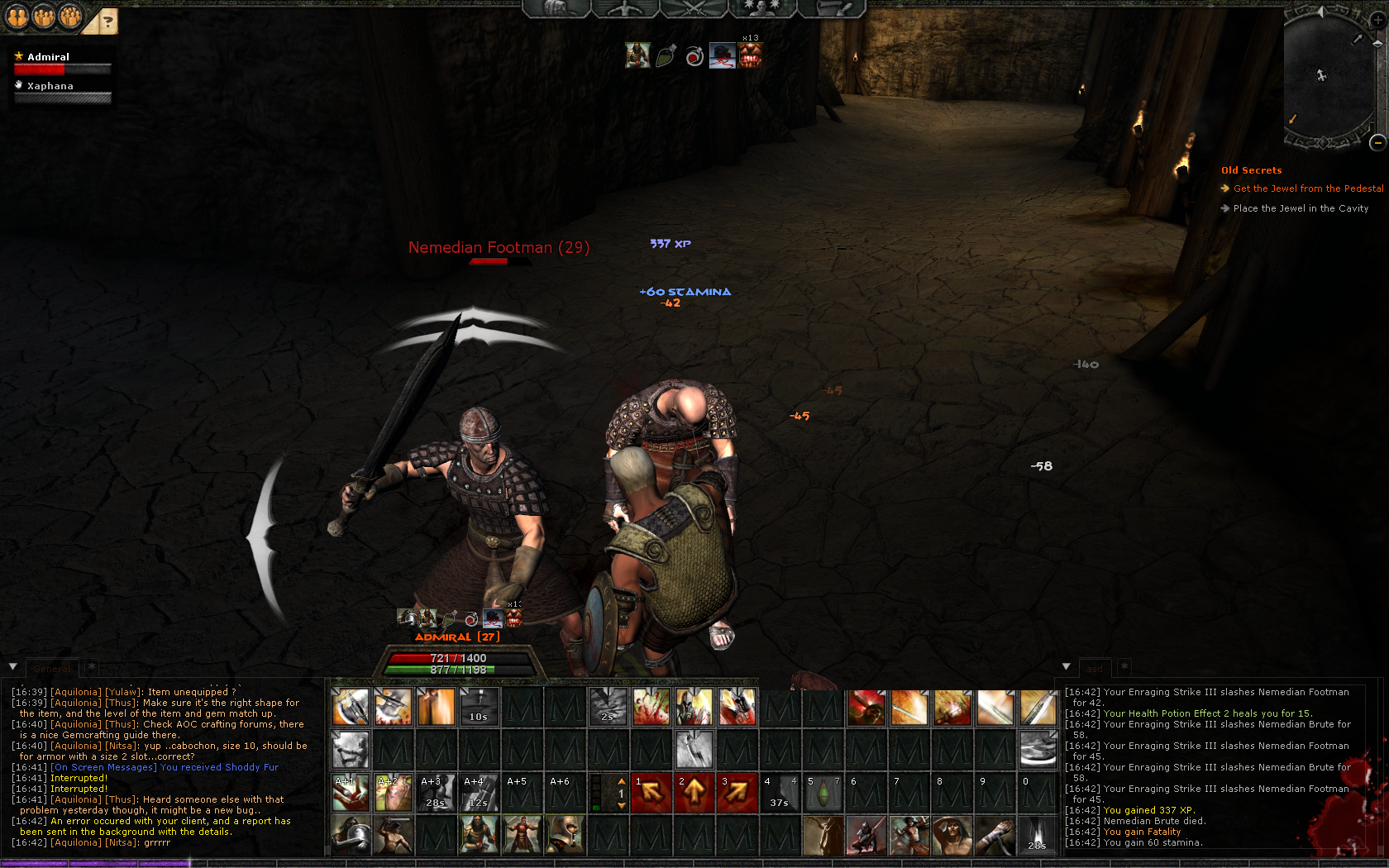This screenshot has width=1389, height=868.
Task: Use the upper-left combo arrow in slot 1
Action: [652, 793]
